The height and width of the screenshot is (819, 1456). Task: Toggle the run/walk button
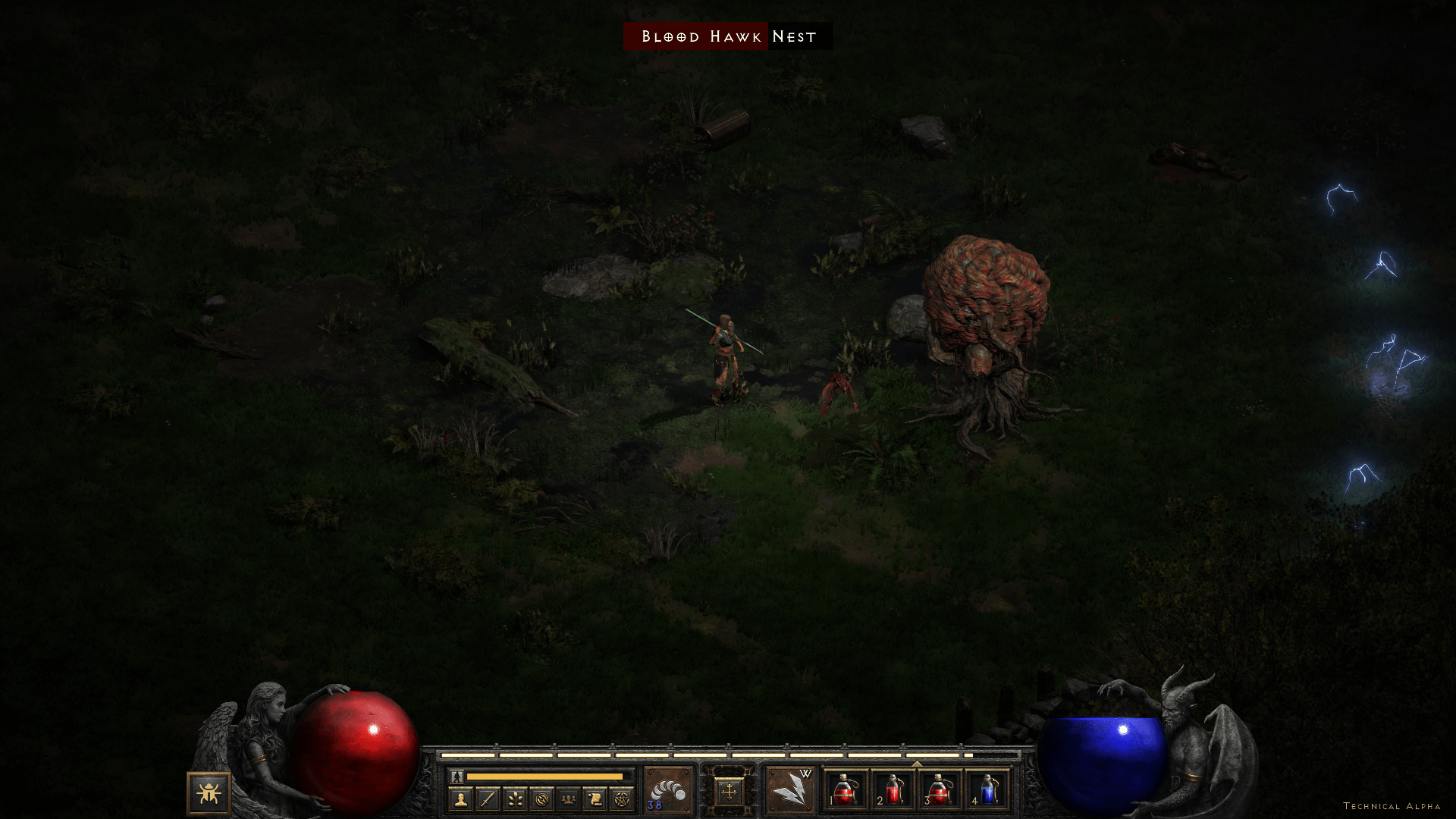tap(457, 777)
